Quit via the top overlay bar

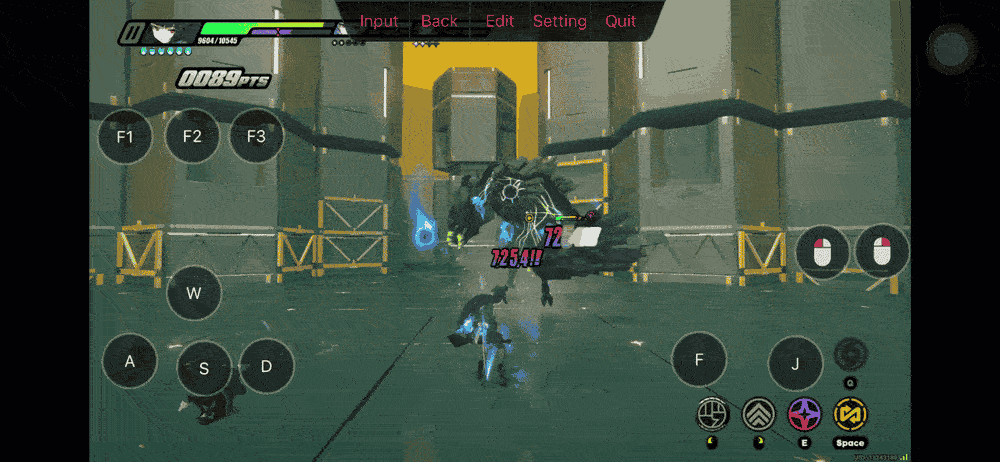pos(620,21)
